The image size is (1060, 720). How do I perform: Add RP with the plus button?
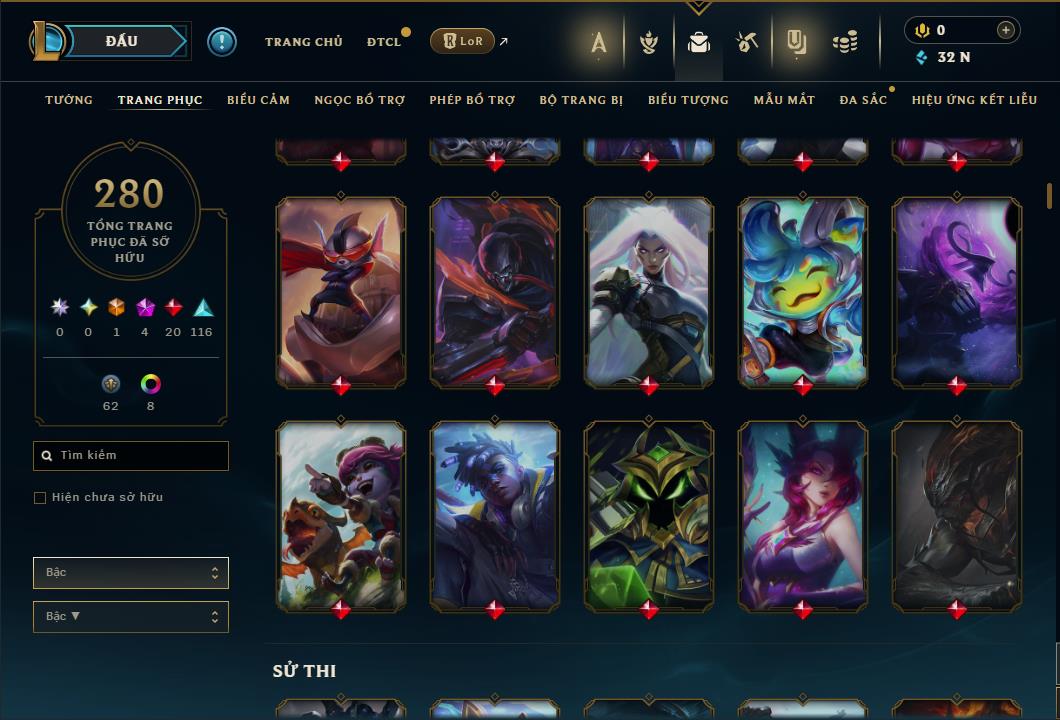(x=1005, y=31)
